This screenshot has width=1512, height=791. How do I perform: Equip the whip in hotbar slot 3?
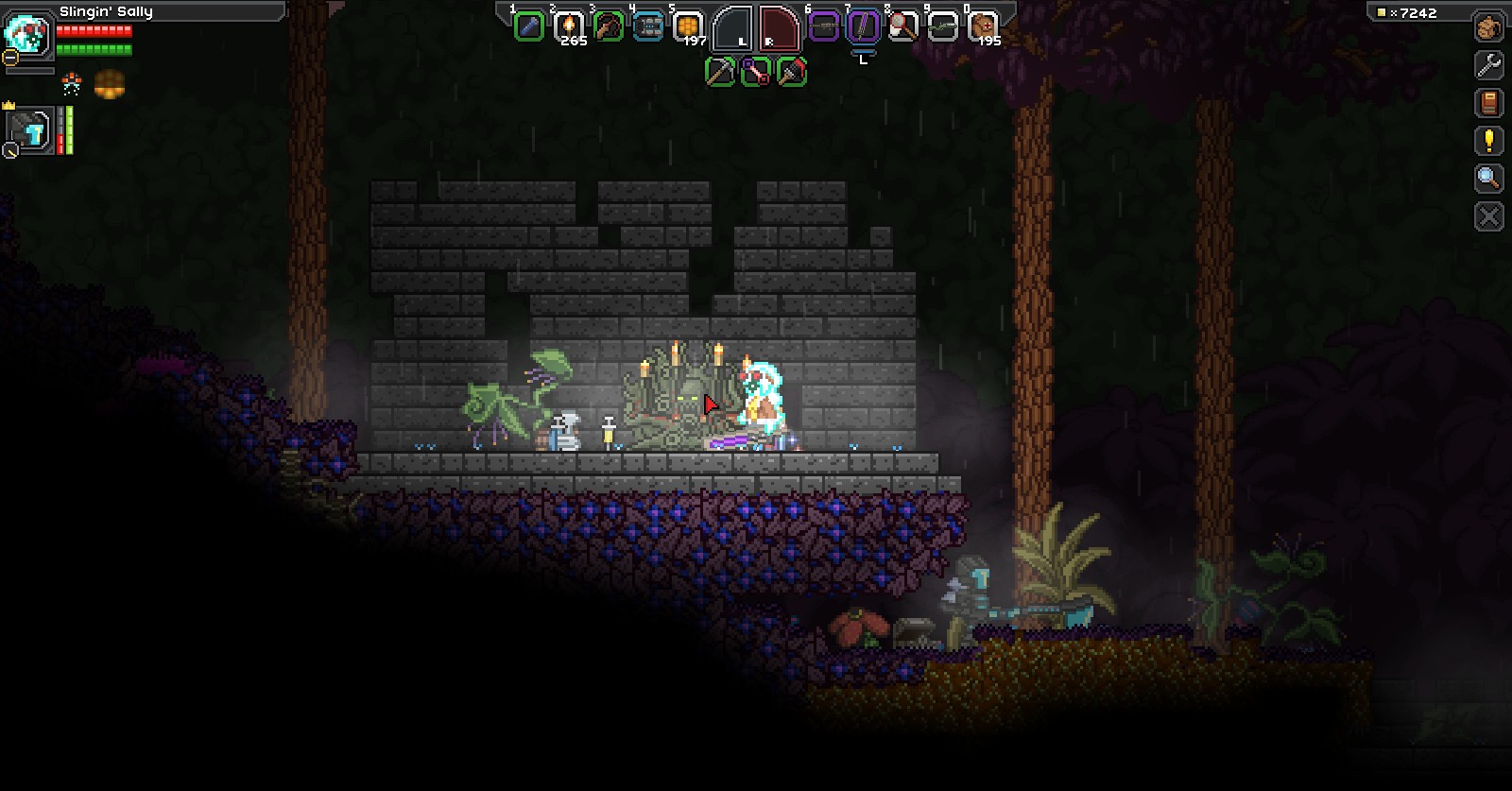pyautogui.click(x=609, y=26)
